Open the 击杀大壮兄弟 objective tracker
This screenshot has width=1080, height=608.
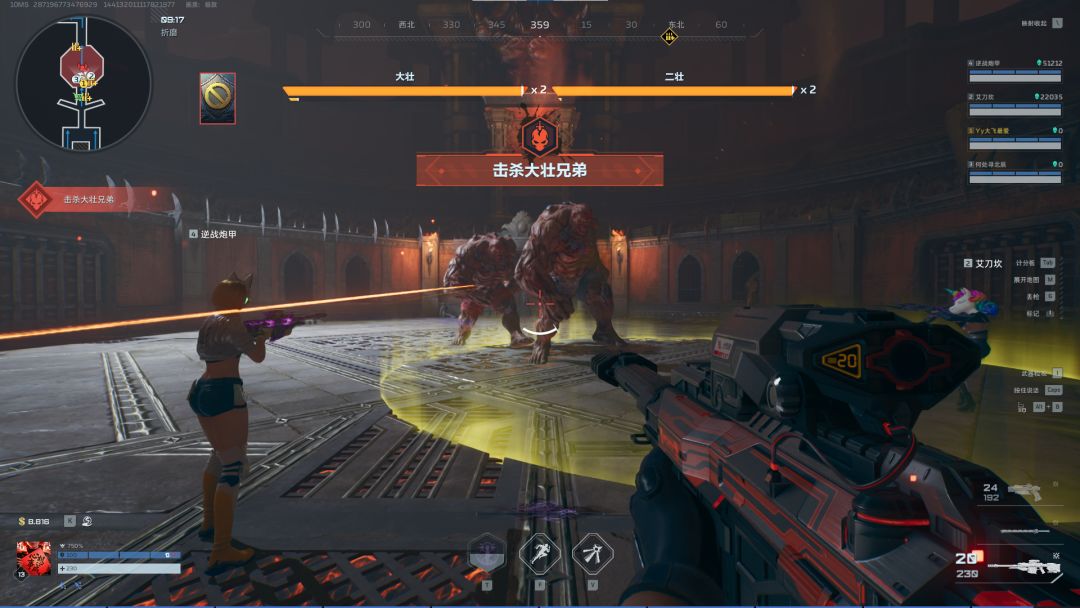pyautogui.click(x=88, y=199)
